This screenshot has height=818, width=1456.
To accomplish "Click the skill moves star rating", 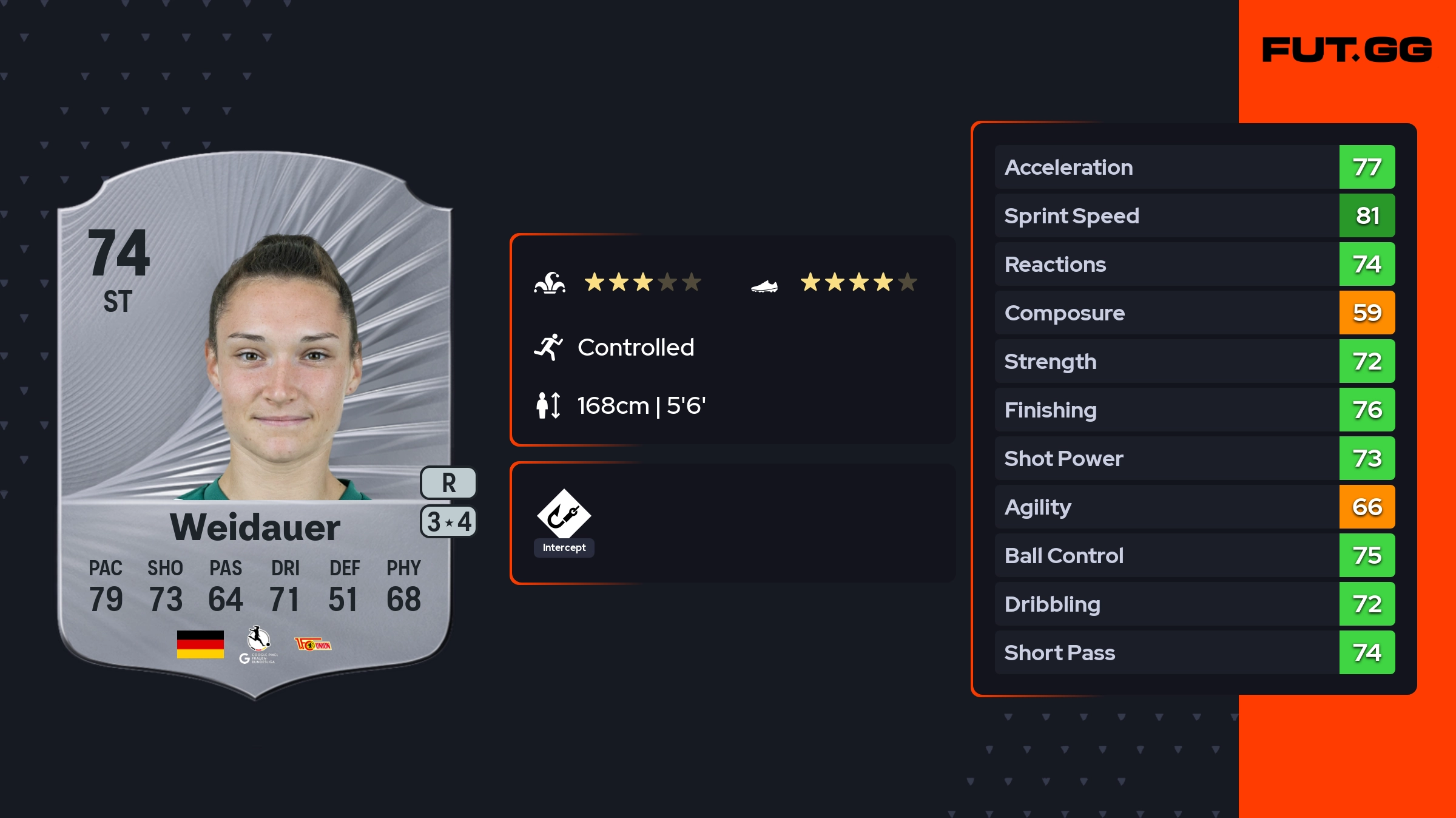I will point(642,283).
